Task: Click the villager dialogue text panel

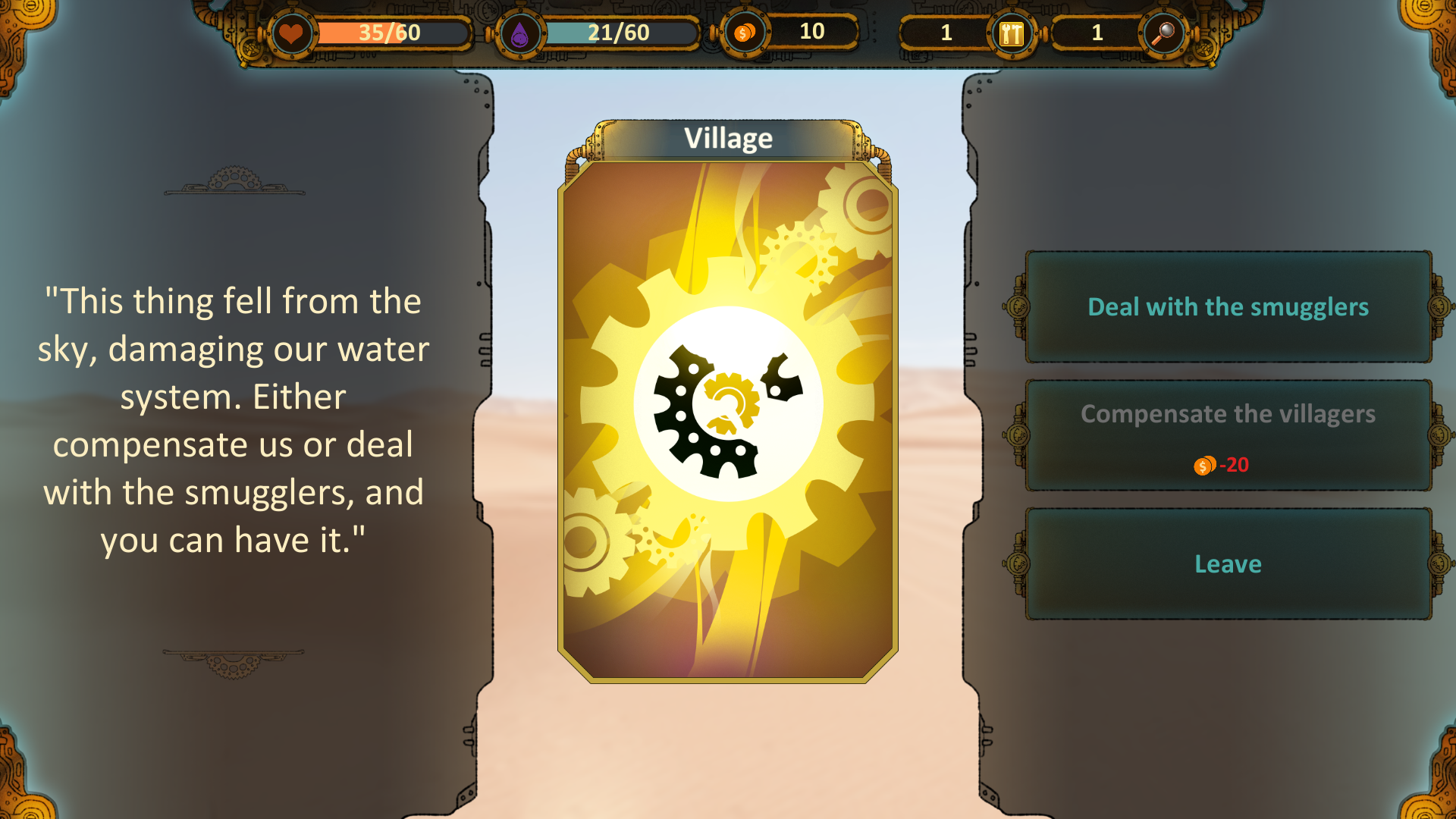Action: (234, 421)
